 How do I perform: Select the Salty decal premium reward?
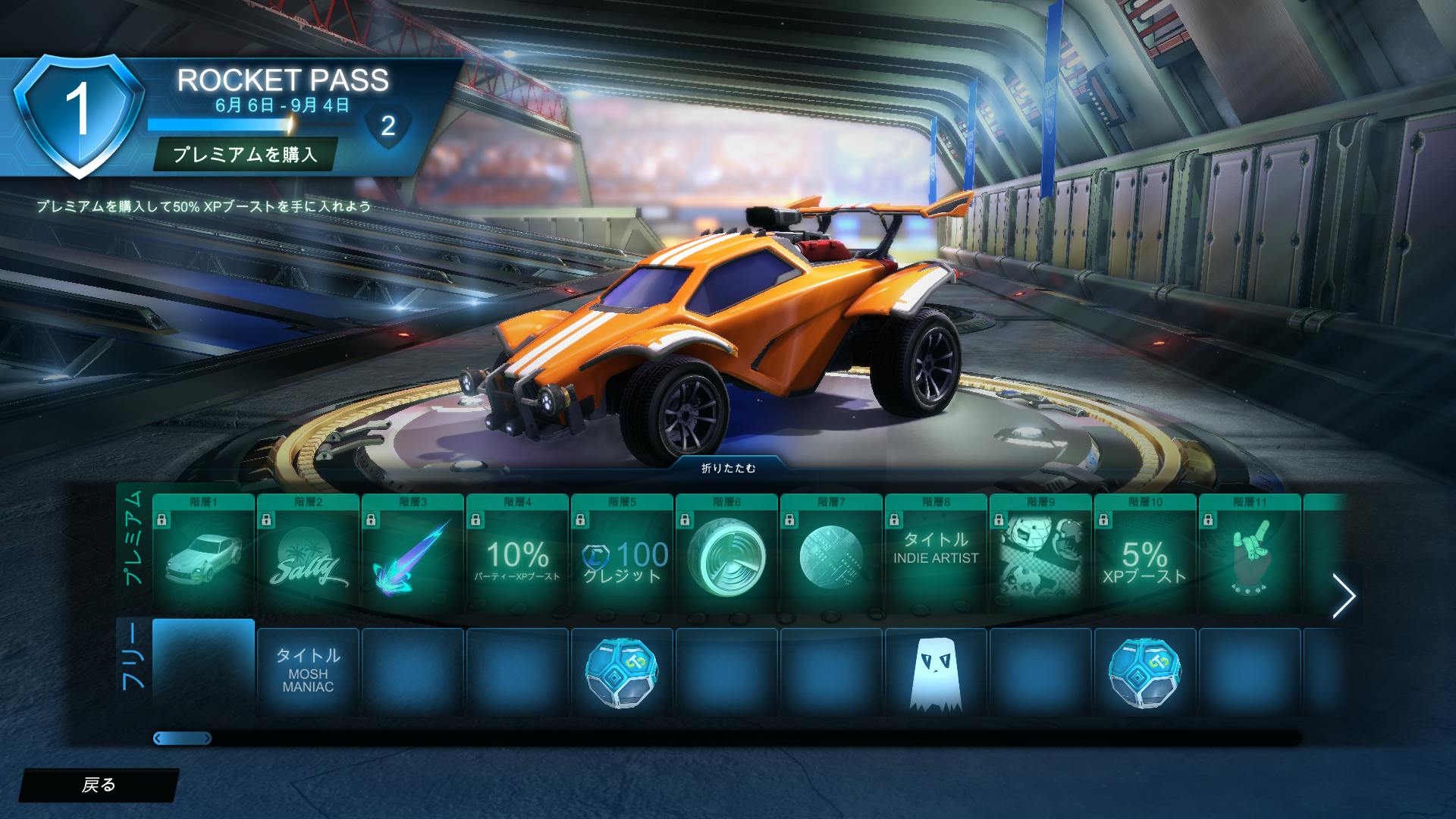pyautogui.click(x=308, y=557)
